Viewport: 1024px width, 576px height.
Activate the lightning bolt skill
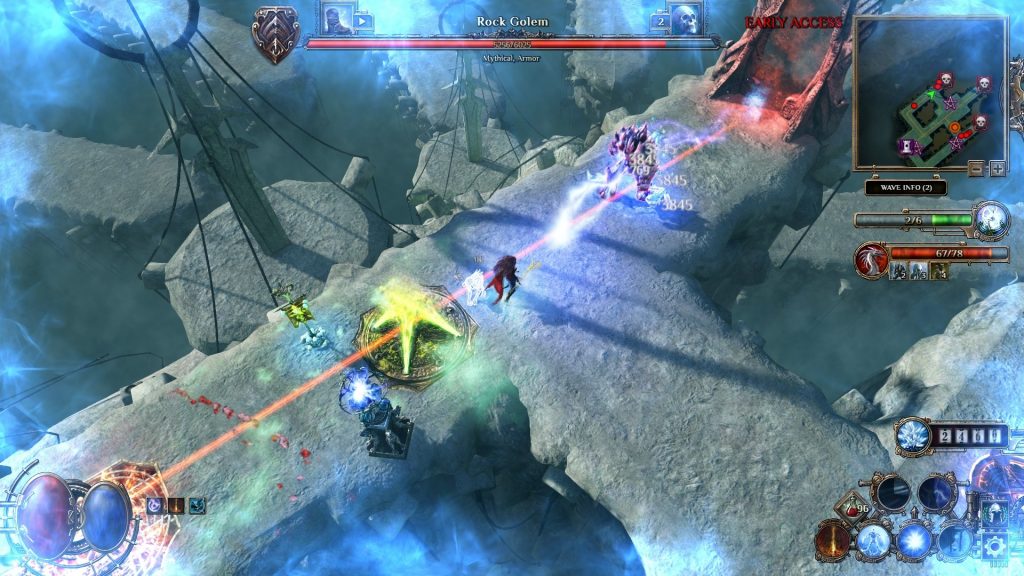[x=936, y=493]
